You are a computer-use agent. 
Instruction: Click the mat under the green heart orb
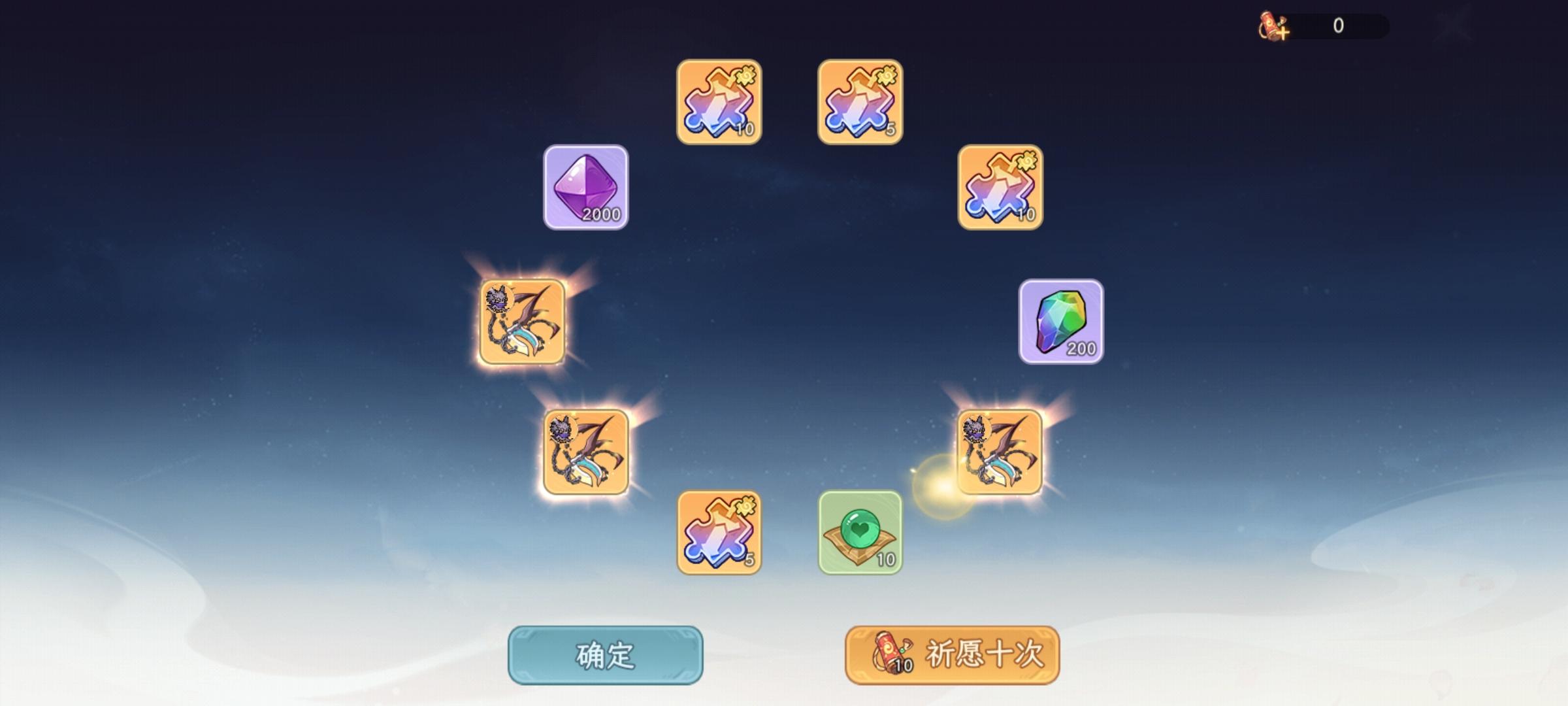(x=858, y=554)
